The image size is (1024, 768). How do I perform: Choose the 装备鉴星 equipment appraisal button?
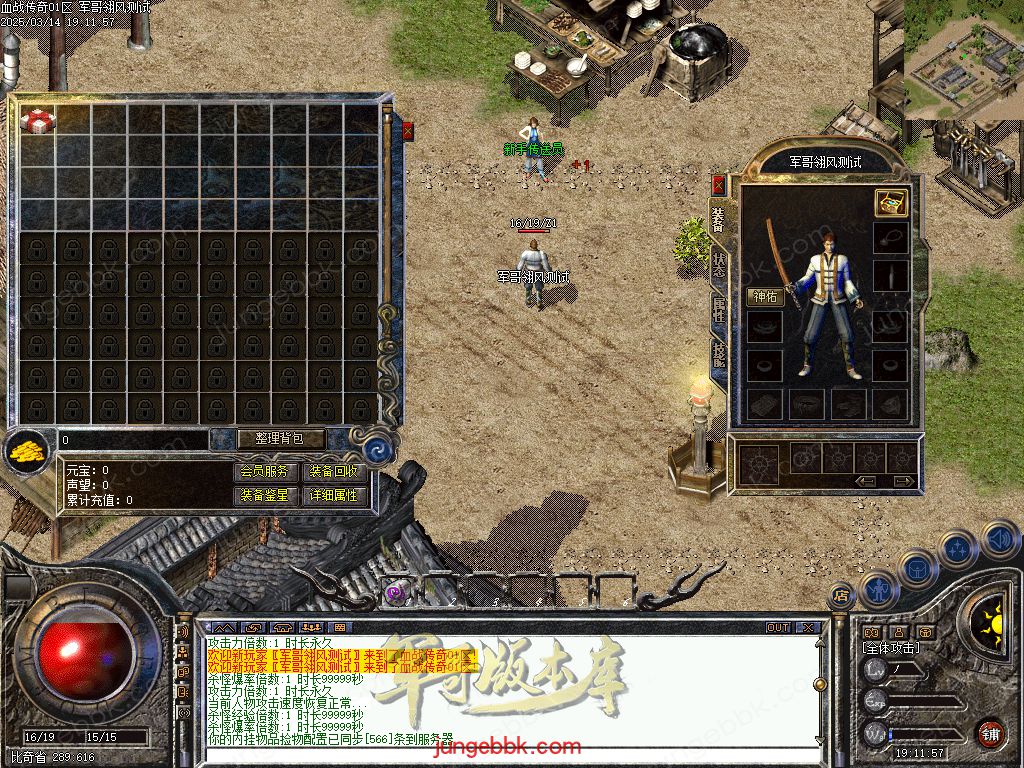click(266, 495)
